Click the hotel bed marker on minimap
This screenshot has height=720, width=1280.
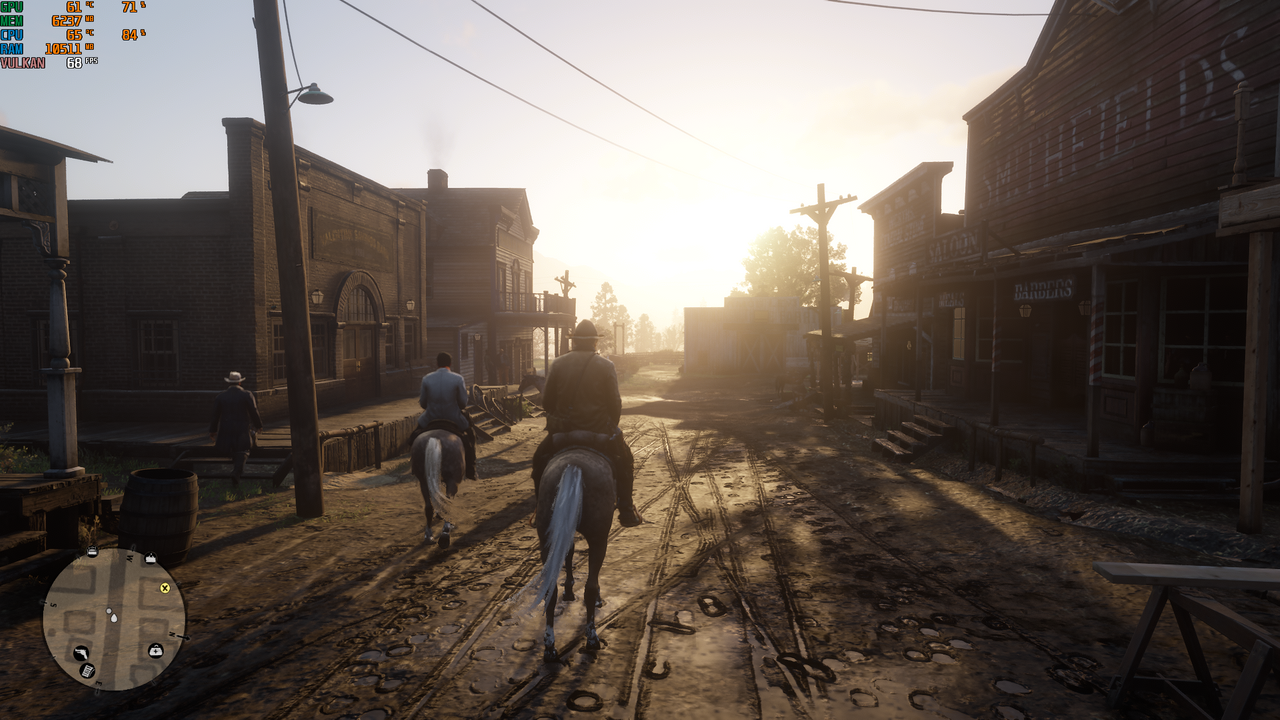coord(92,552)
